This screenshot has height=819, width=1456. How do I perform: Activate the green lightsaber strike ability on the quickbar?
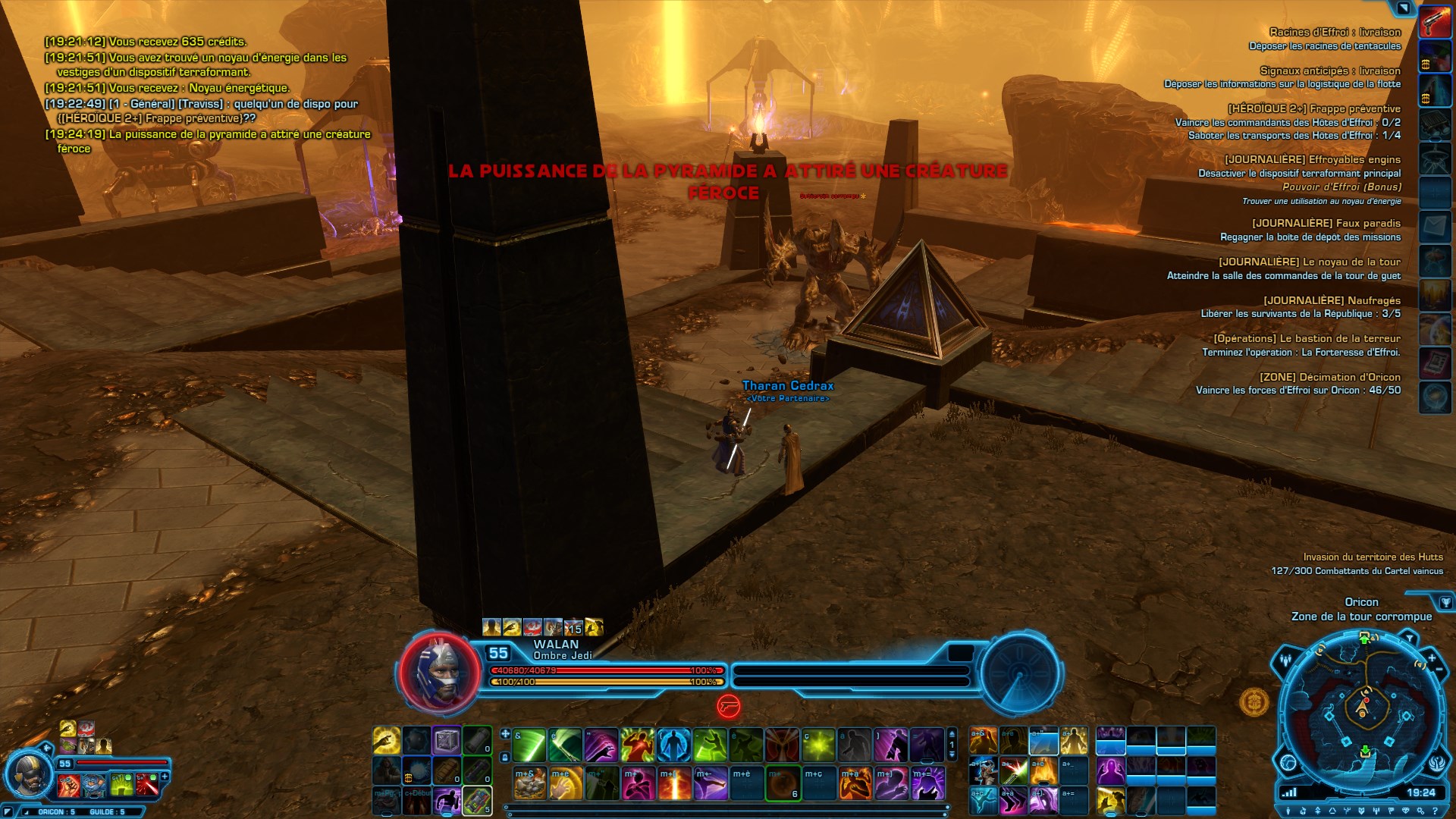[x=528, y=745]
